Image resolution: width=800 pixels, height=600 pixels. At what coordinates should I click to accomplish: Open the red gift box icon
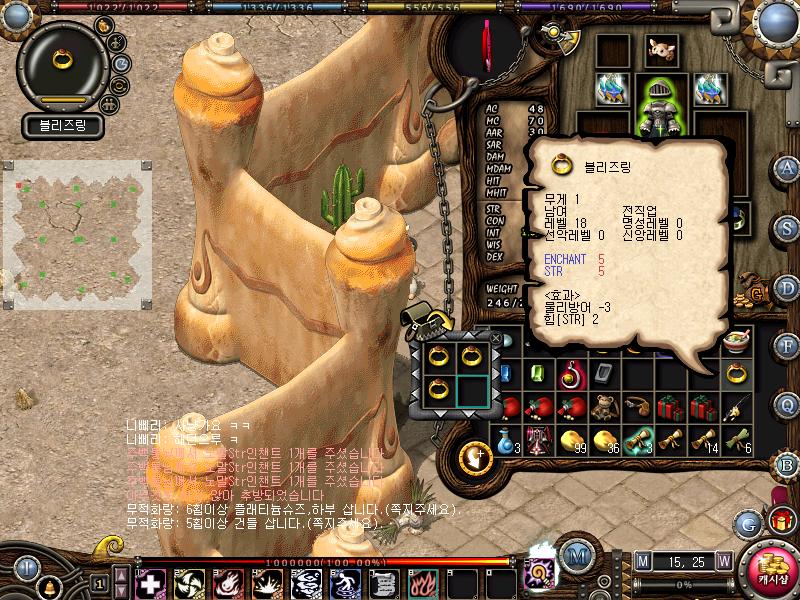click(780, 520)
